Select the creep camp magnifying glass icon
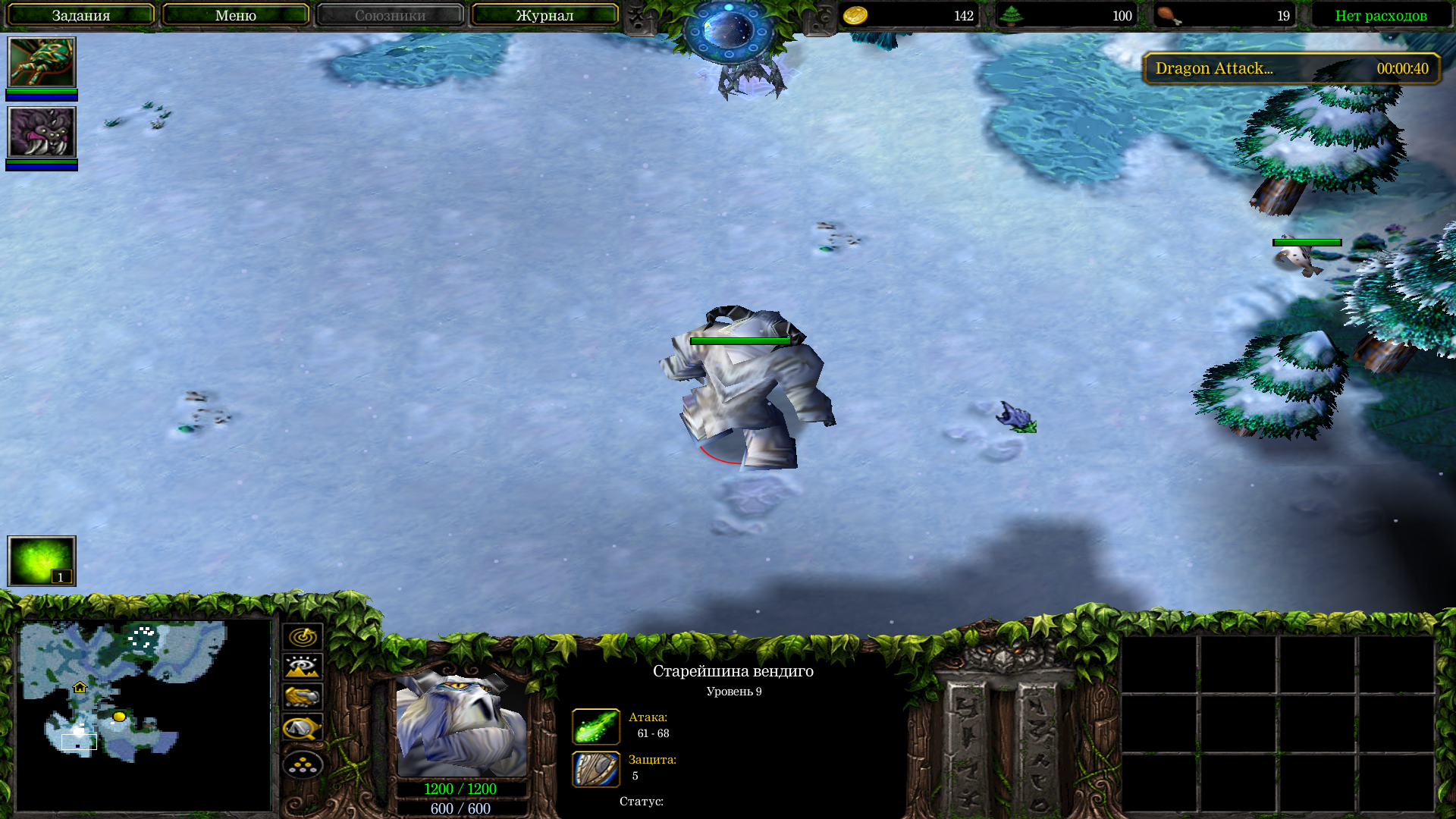Viewport: 1456px width, 819px height. (302, 725)
